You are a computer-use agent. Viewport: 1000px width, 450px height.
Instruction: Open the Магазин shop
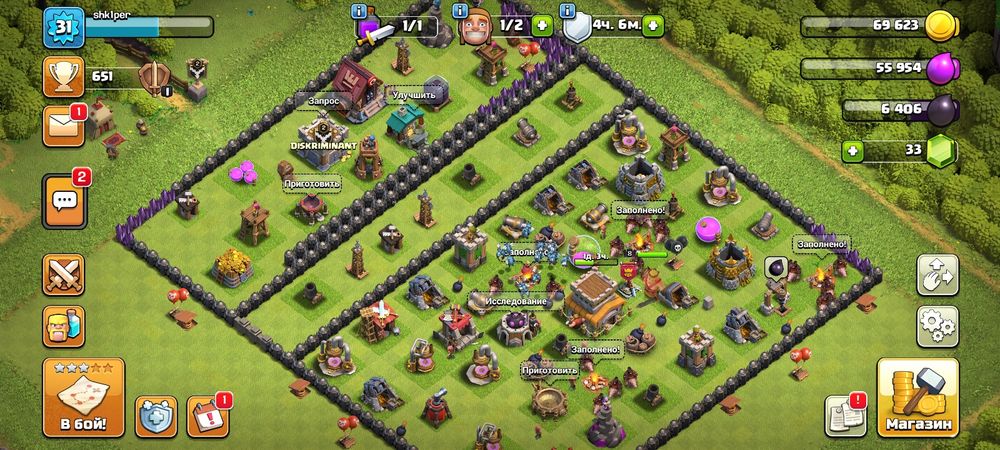tap(917, 398)
